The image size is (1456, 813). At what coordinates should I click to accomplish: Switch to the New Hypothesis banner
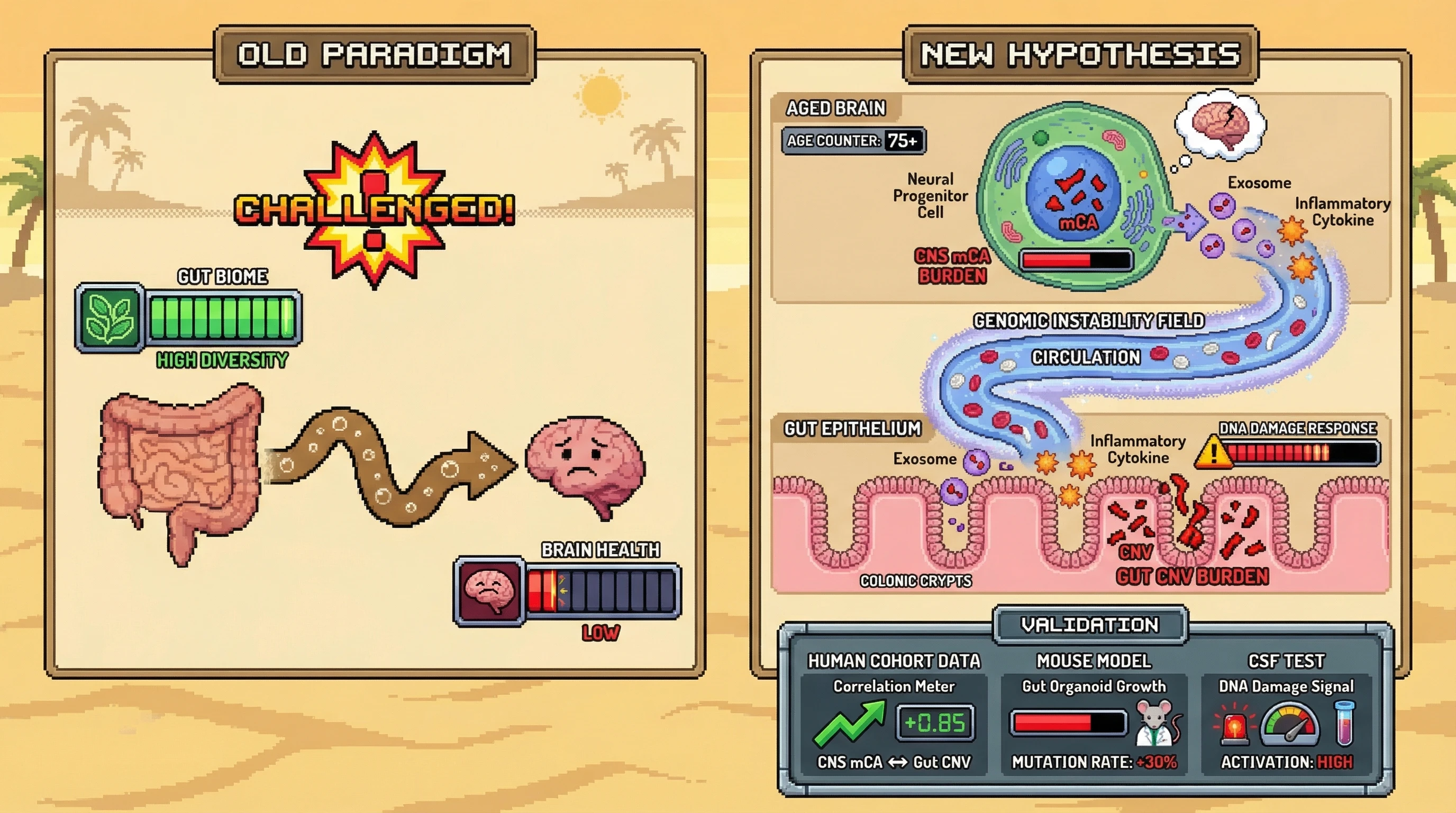click(x=1080, y=55)
